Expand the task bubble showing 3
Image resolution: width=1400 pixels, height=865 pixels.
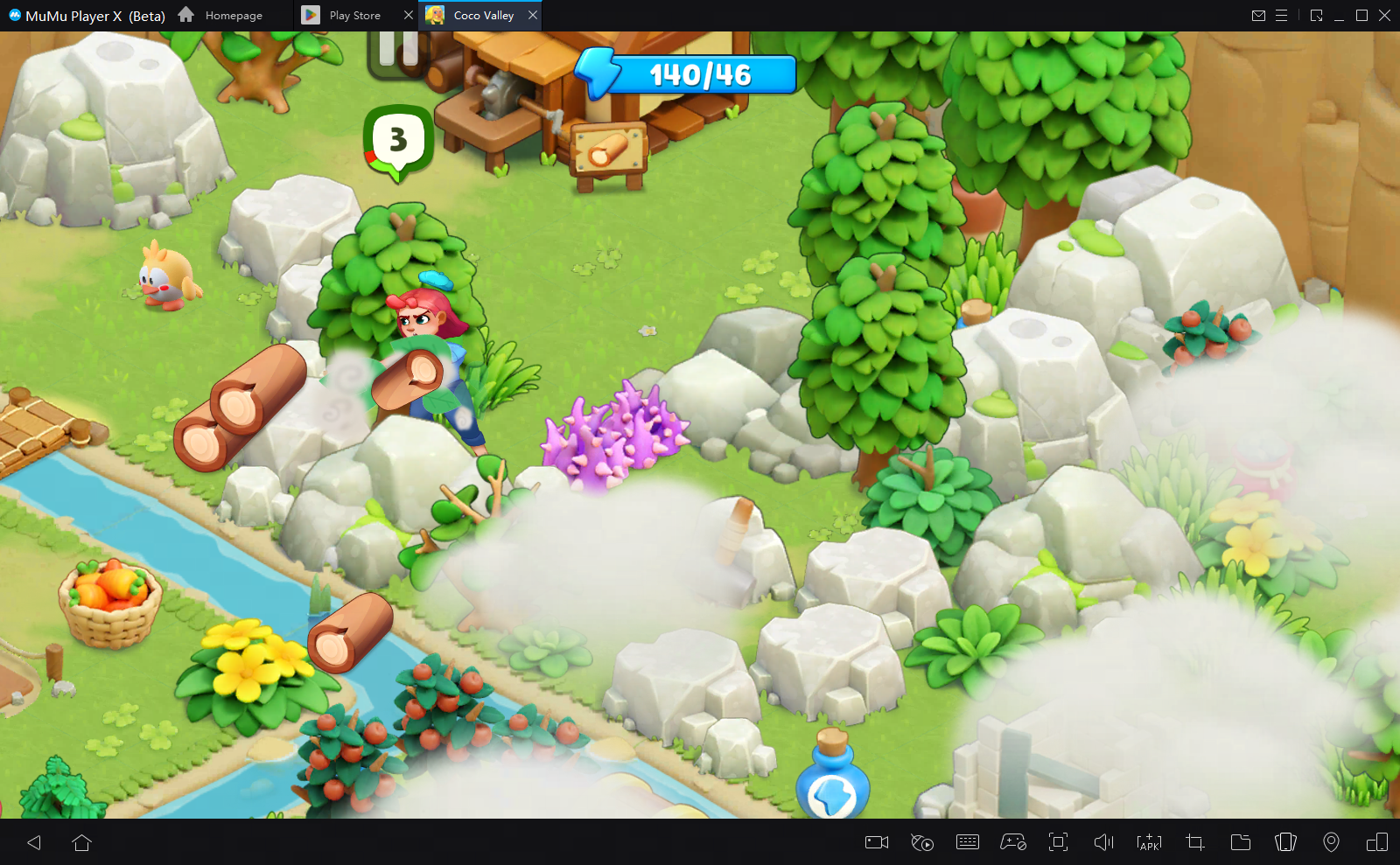click(398, 138)
